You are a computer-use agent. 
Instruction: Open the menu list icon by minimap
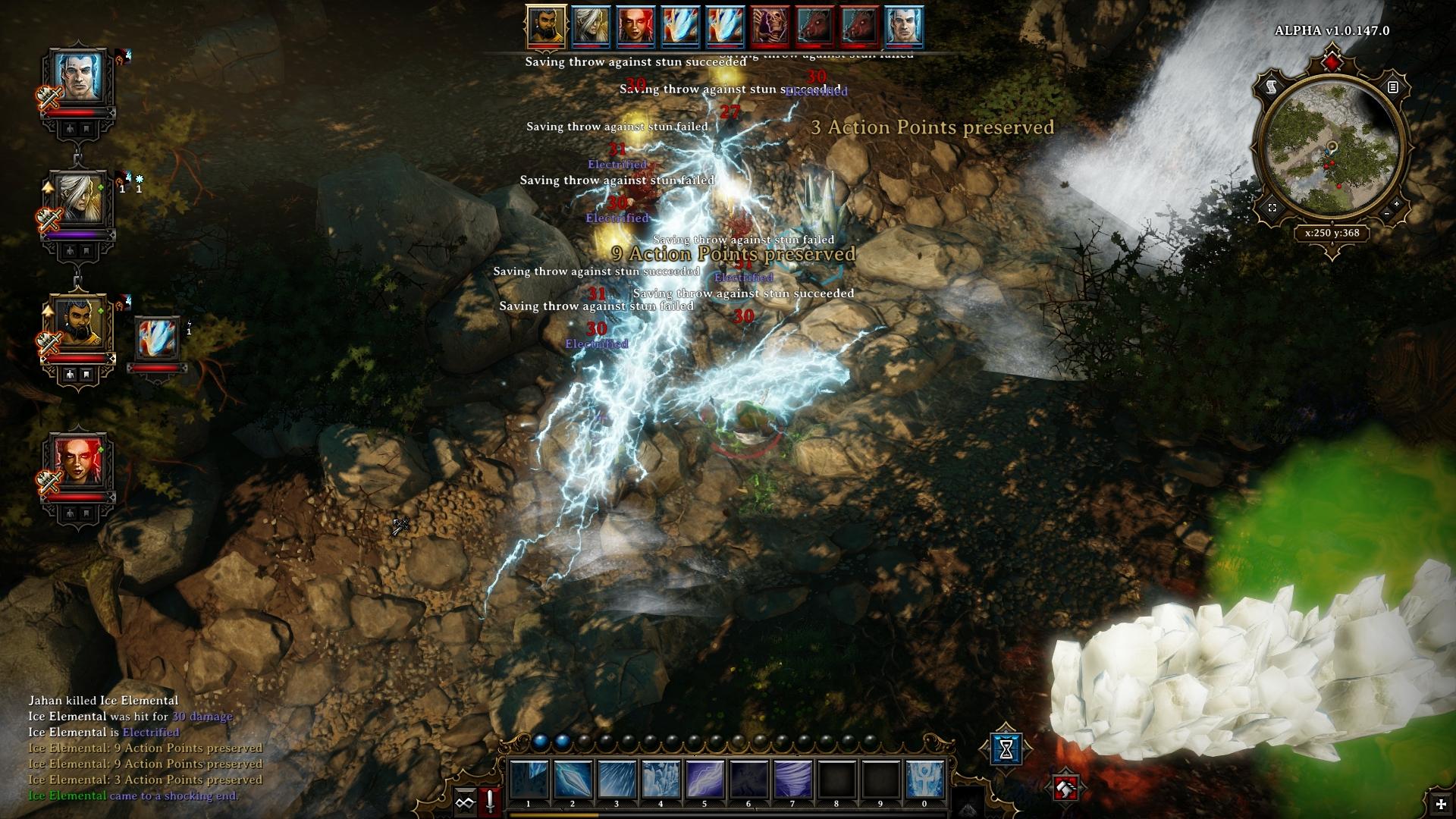tap(1392, 87)
